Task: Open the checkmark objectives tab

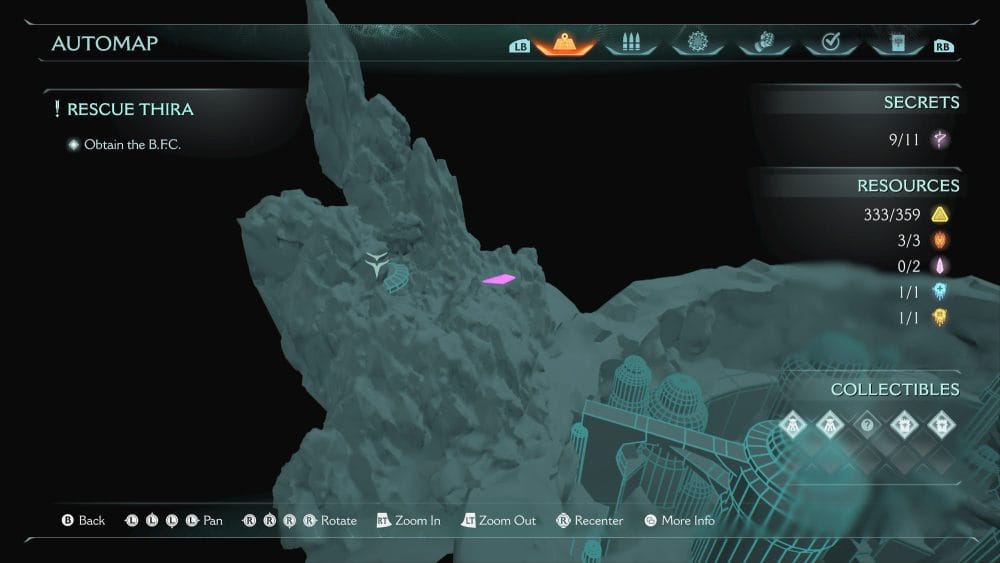Action: [x=829, y=43]
